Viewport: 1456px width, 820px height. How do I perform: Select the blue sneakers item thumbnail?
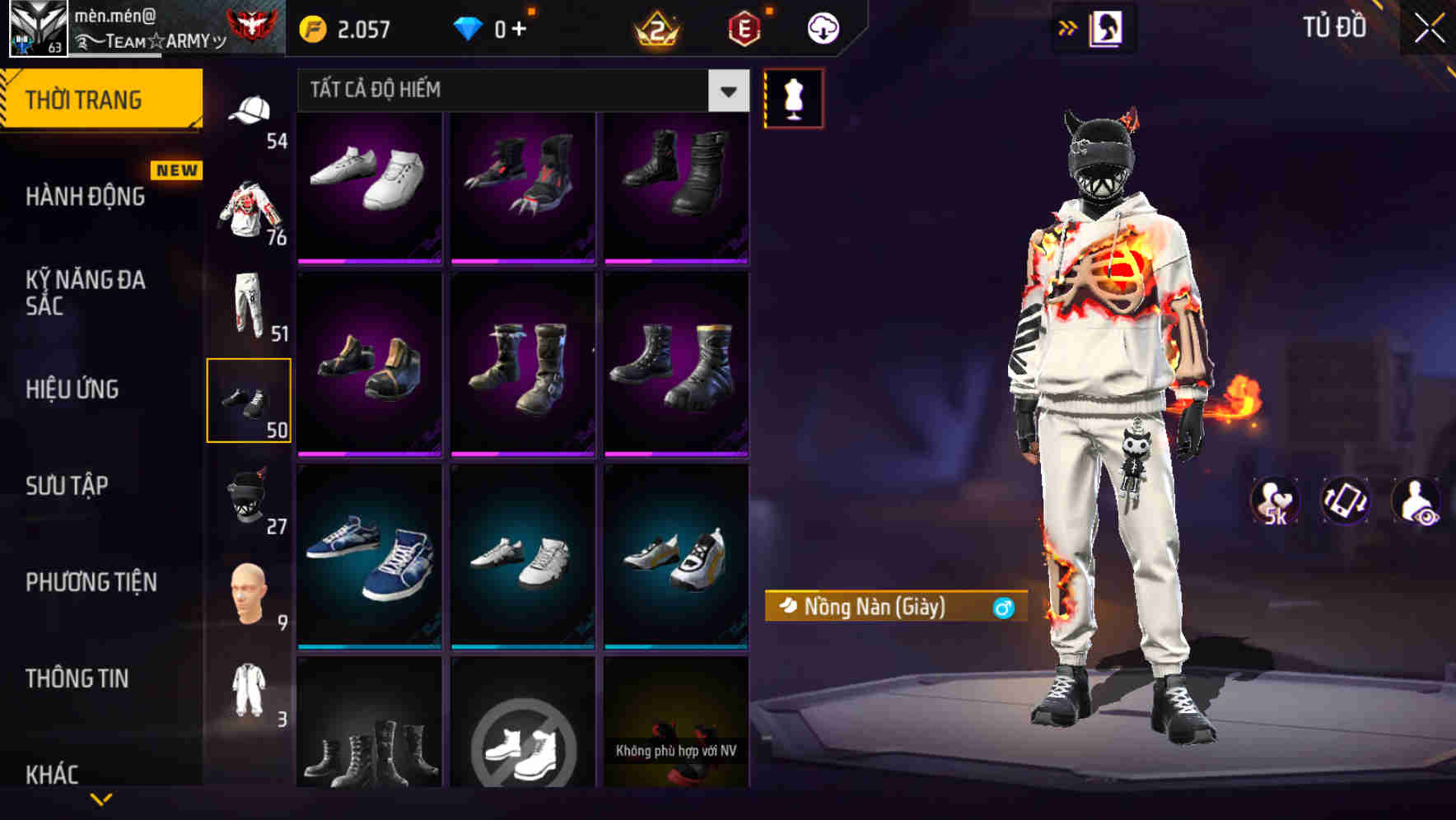tap(370, 554)
